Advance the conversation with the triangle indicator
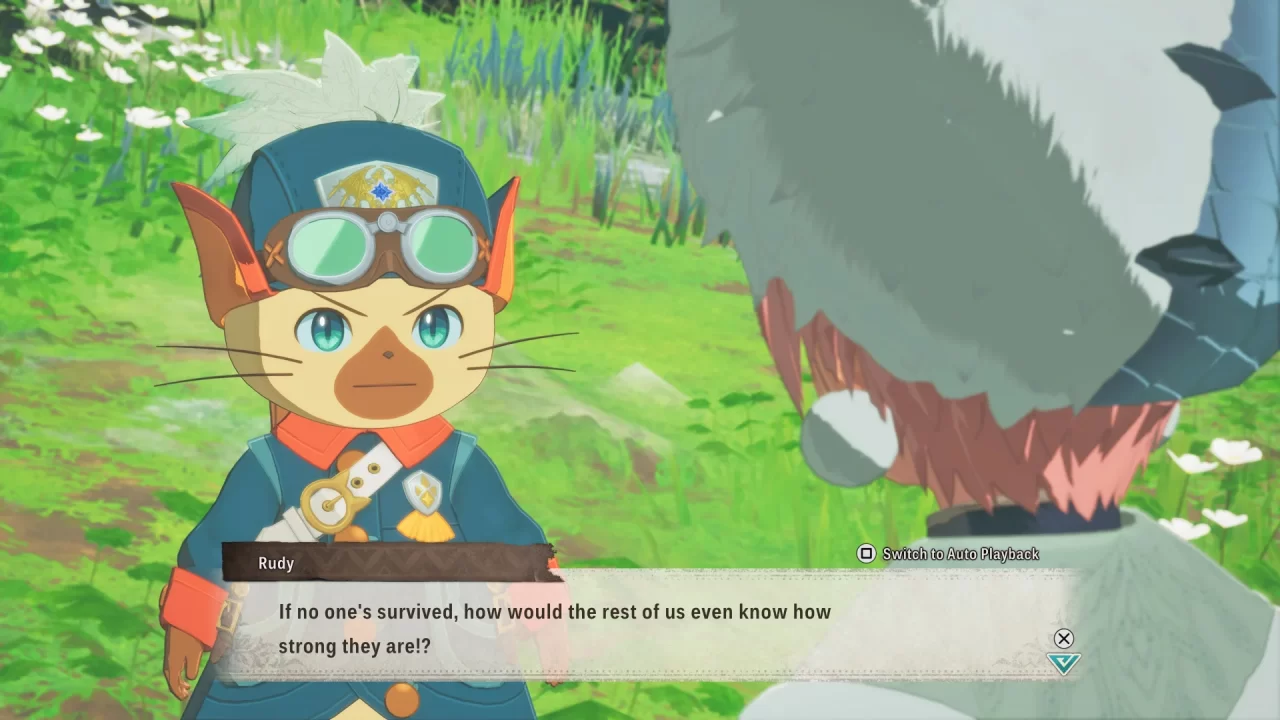Image resolution: width=1280 pixels, height=720 pixels. (1063, 663)
